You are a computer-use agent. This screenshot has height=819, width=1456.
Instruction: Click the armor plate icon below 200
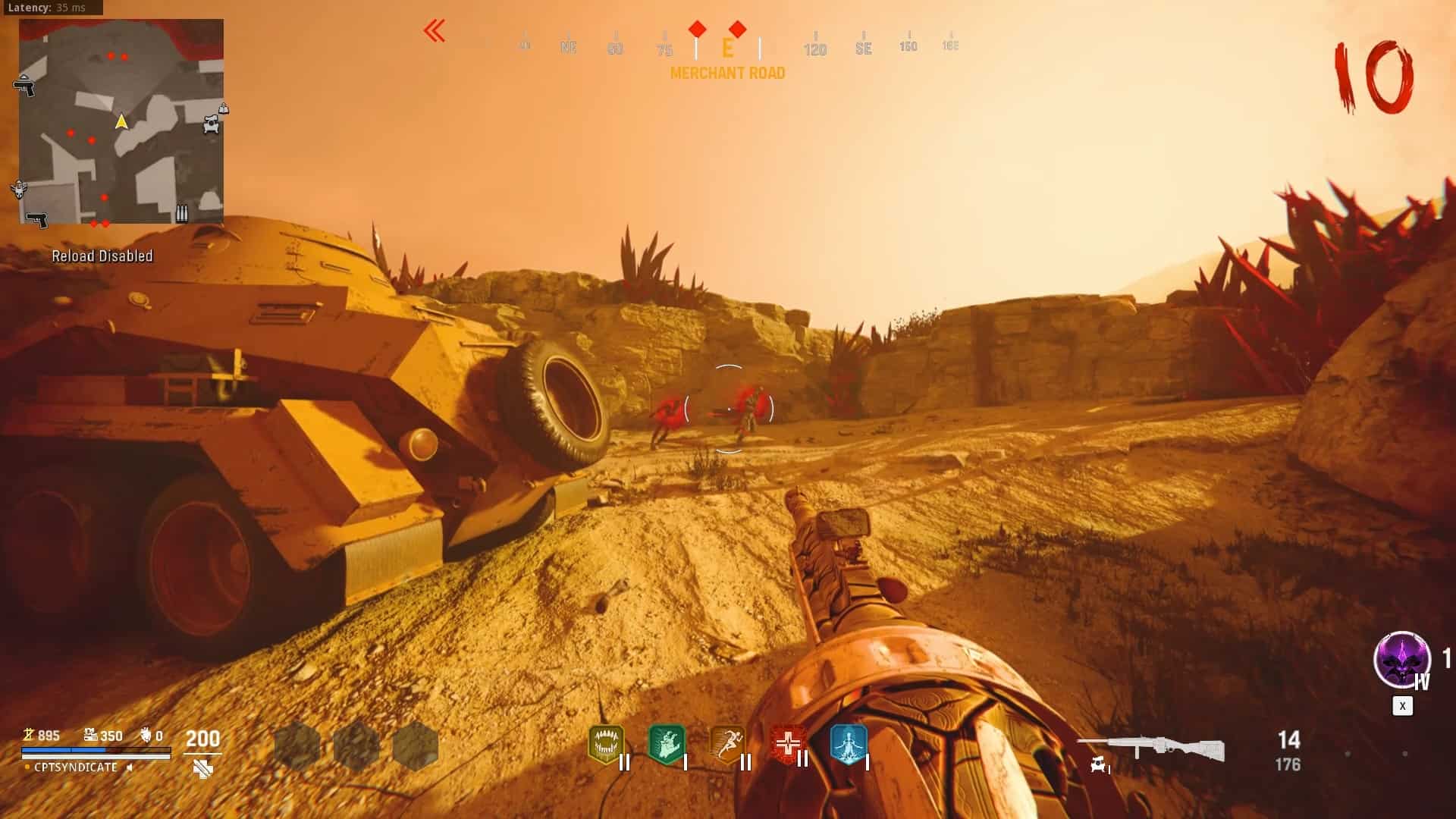(202, 770)
